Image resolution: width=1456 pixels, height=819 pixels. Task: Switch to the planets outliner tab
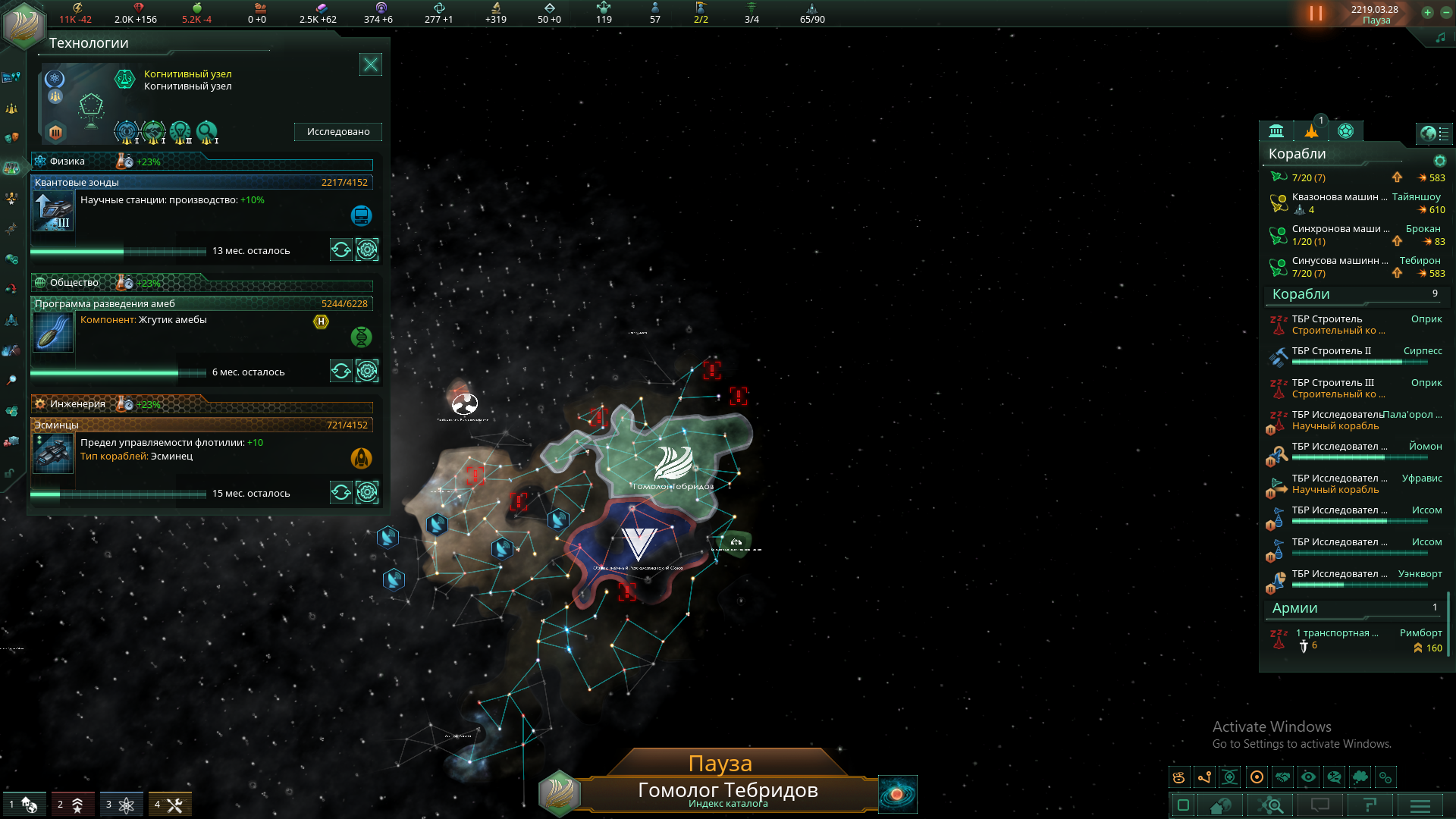tap(1345, 131)
